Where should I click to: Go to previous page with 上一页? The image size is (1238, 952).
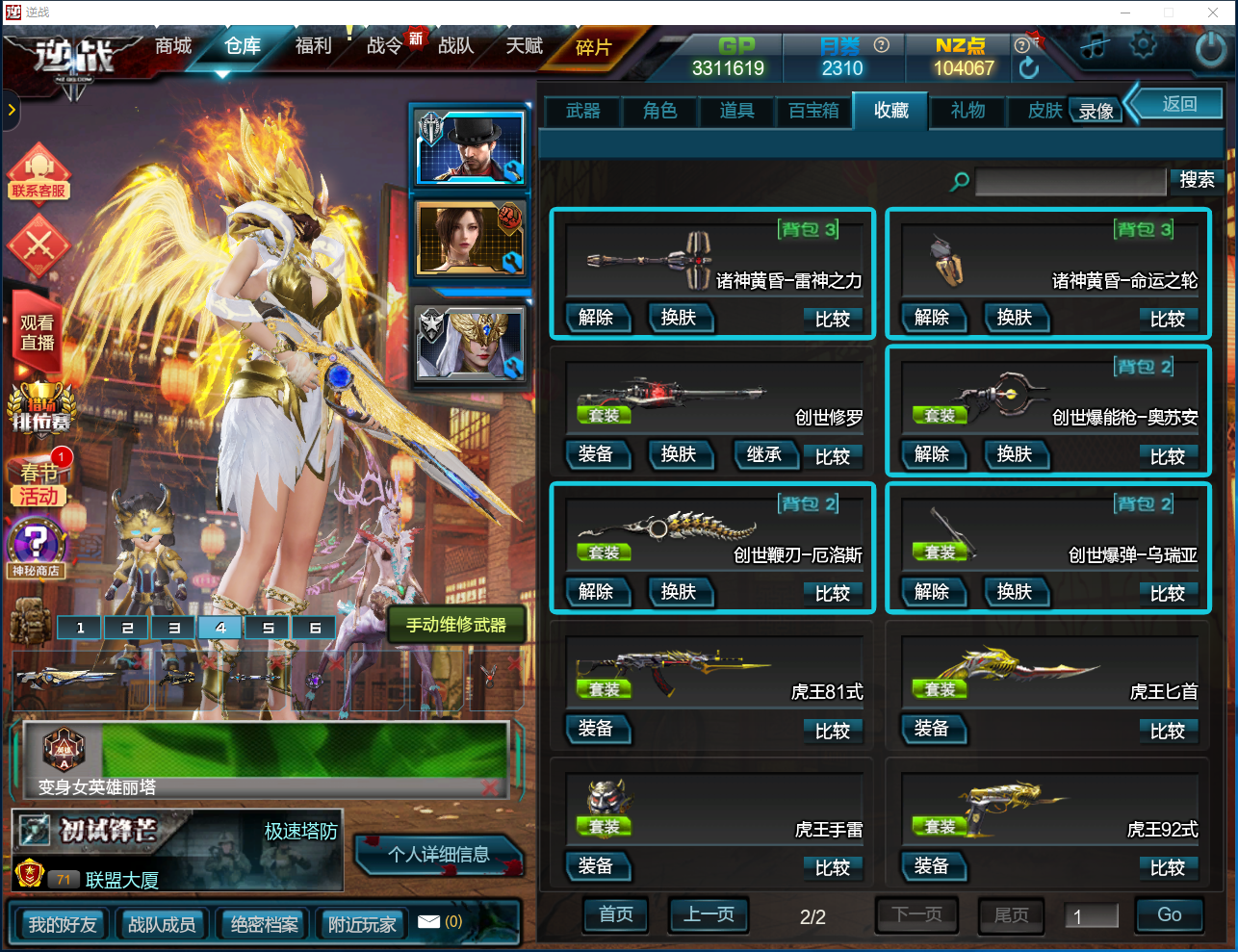pyautogui.click(x=709, y=915)
